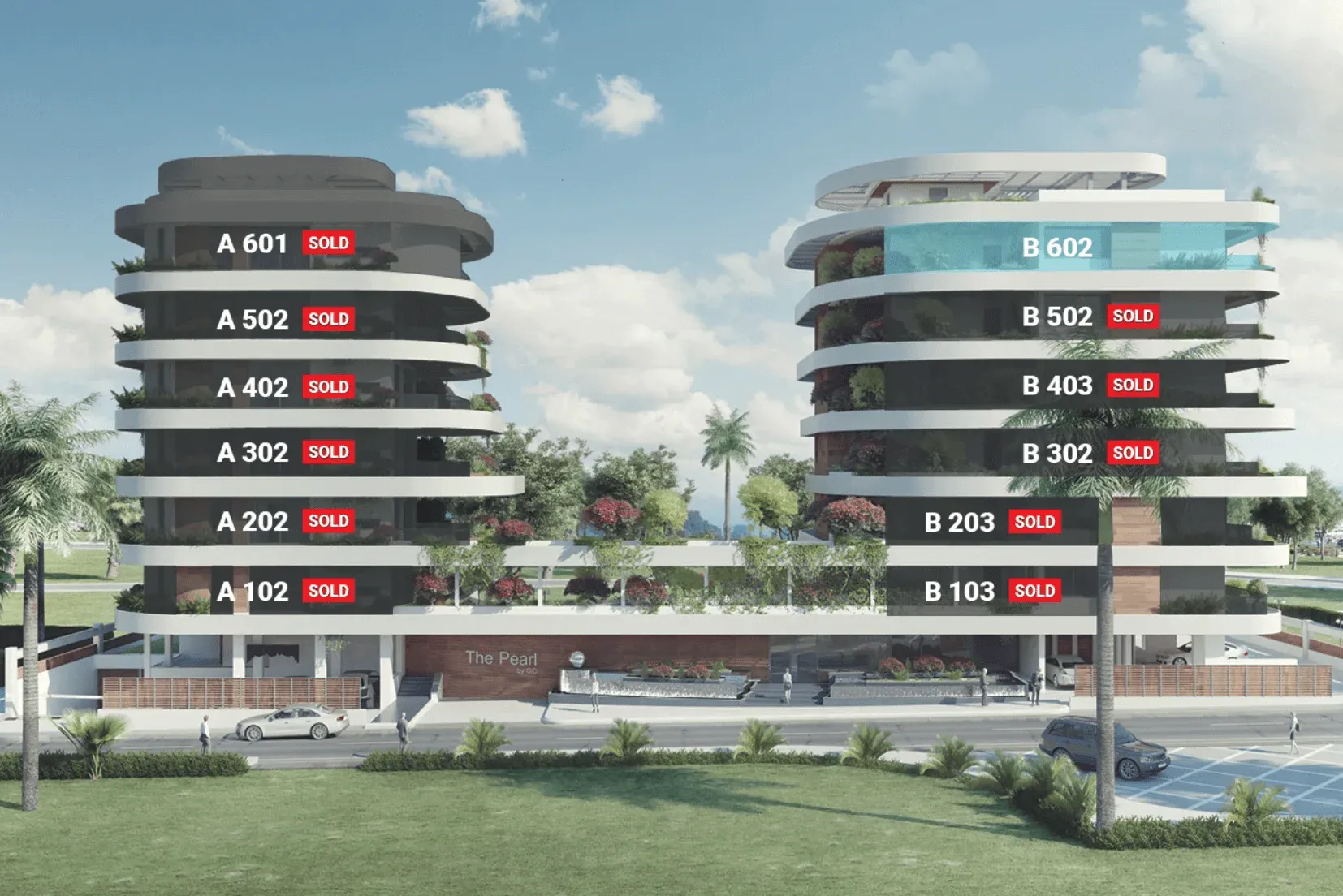
Task: Select apartment A 601 label
Action: (x=253, y=243)
